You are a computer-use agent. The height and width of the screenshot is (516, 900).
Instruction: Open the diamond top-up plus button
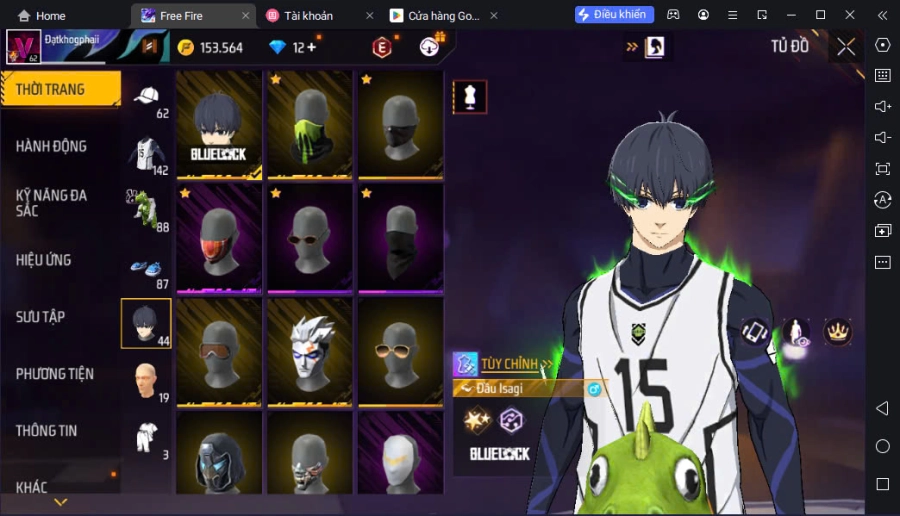pos(311,47)
